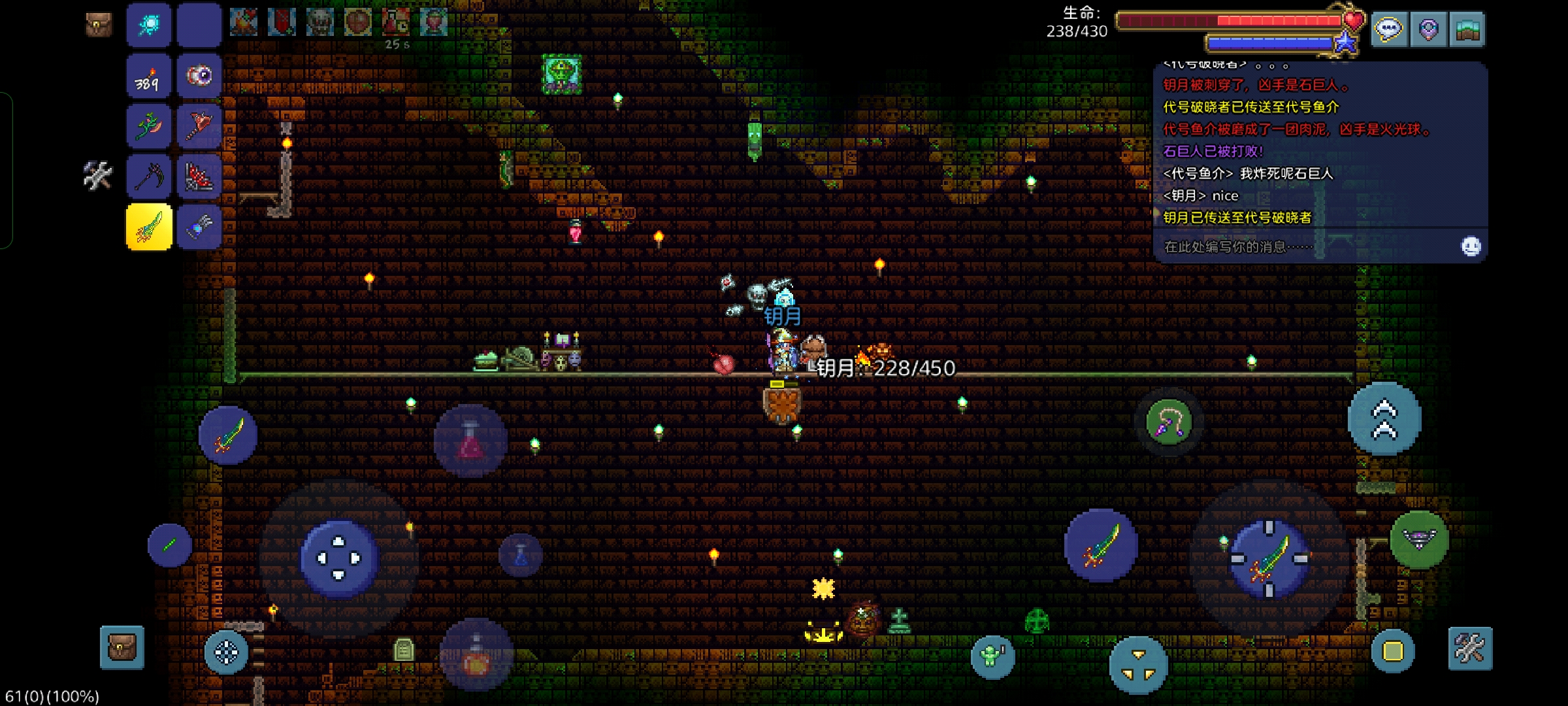Viewport: 1568px width, 706px height.
Task: Select the highlighted Terra Blade hotbar slot
Action: (149, 227)
